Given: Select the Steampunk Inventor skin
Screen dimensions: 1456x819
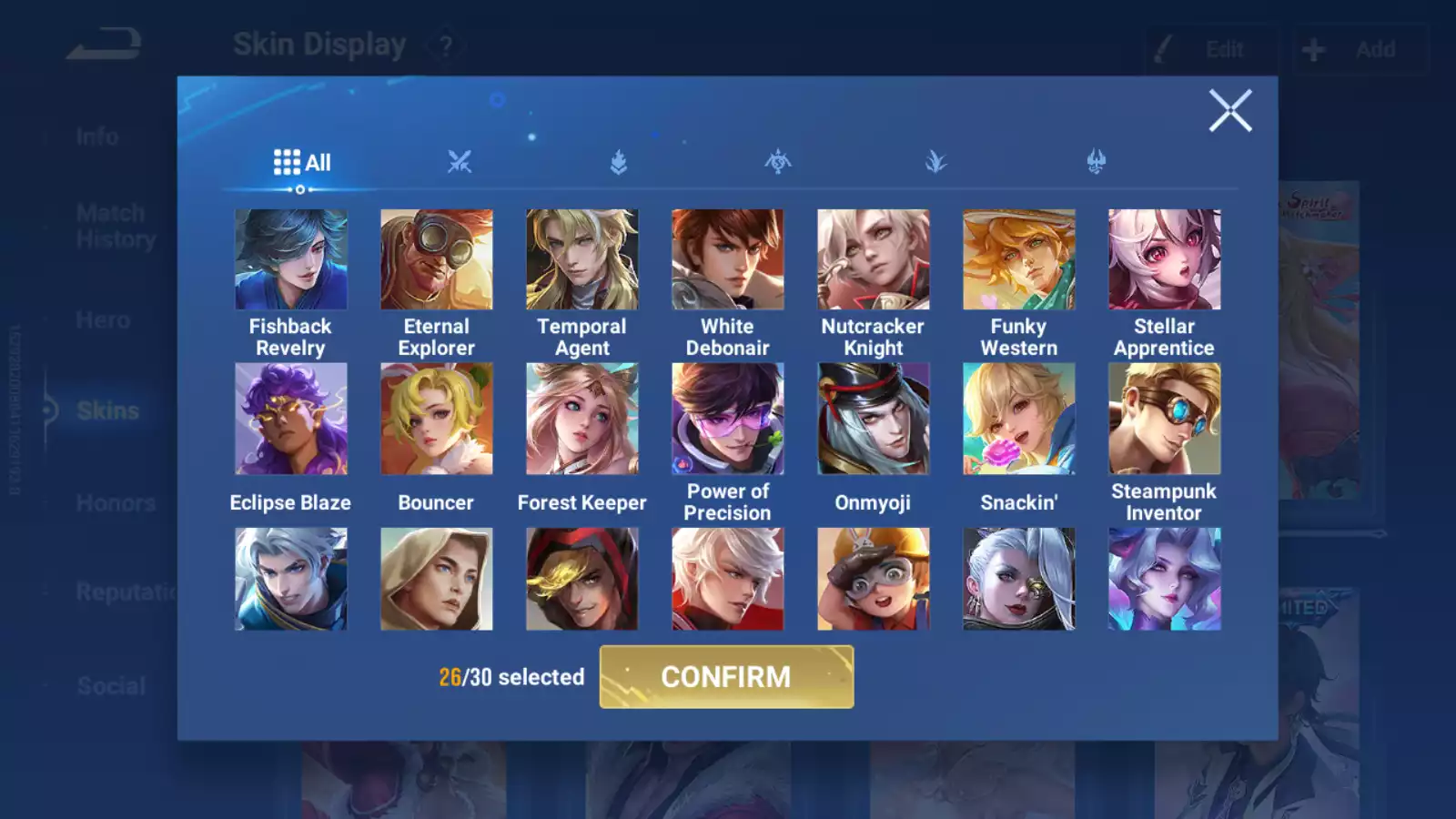Looking at the screenshot, I should [x=1164, y=420].
